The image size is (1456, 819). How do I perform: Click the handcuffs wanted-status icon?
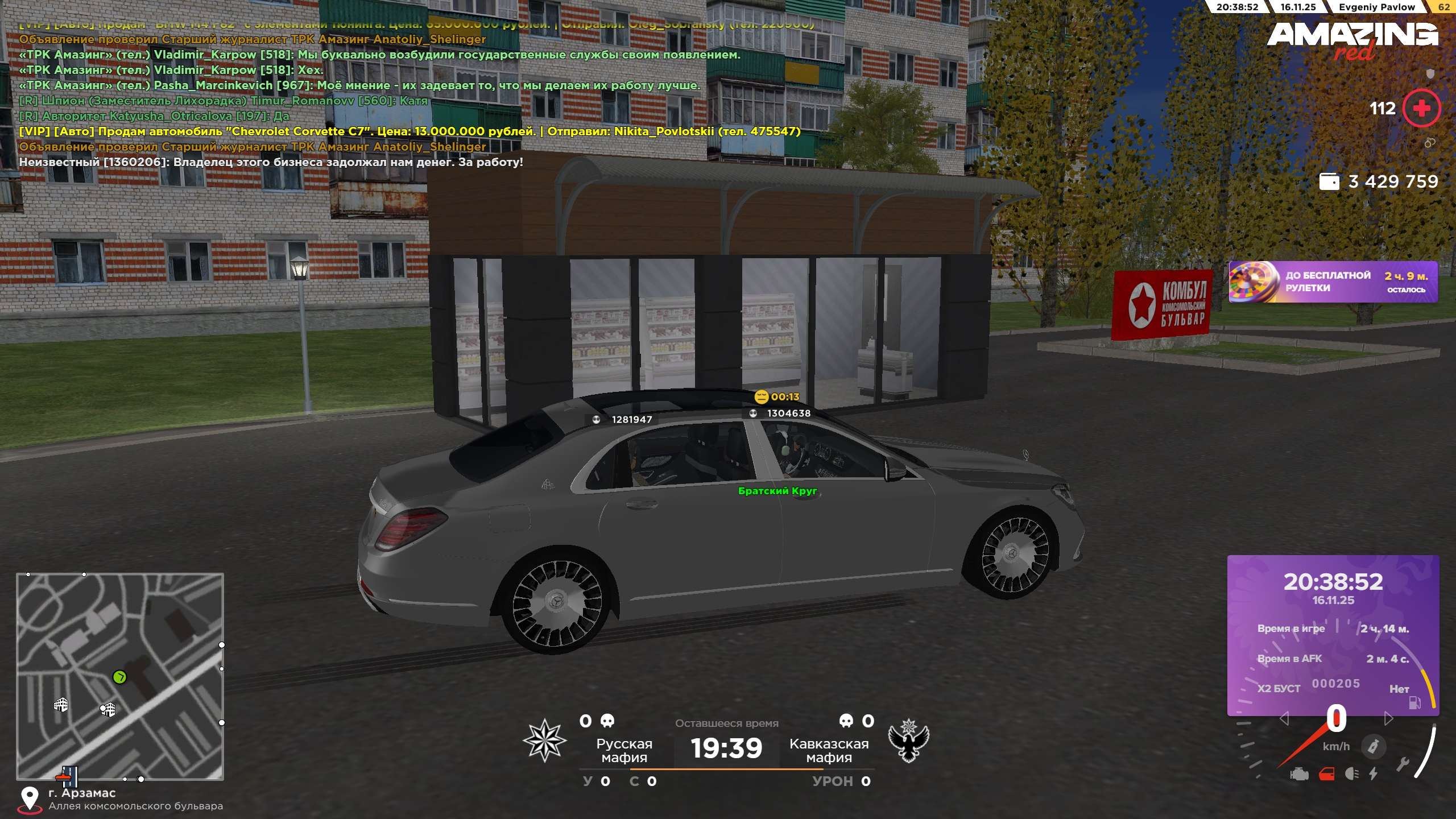pyautogui.click(x=1429, y=142)
